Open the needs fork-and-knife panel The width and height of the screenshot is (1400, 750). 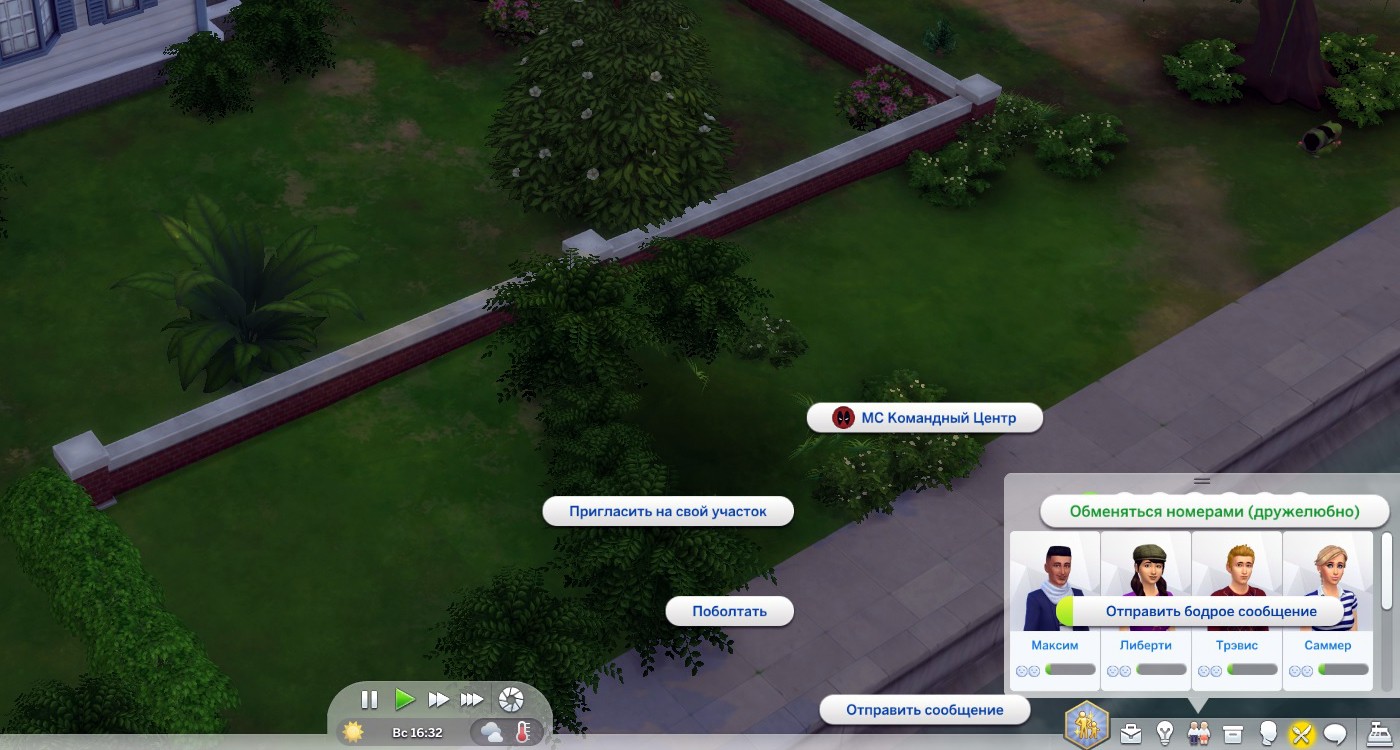[1300, 734]
